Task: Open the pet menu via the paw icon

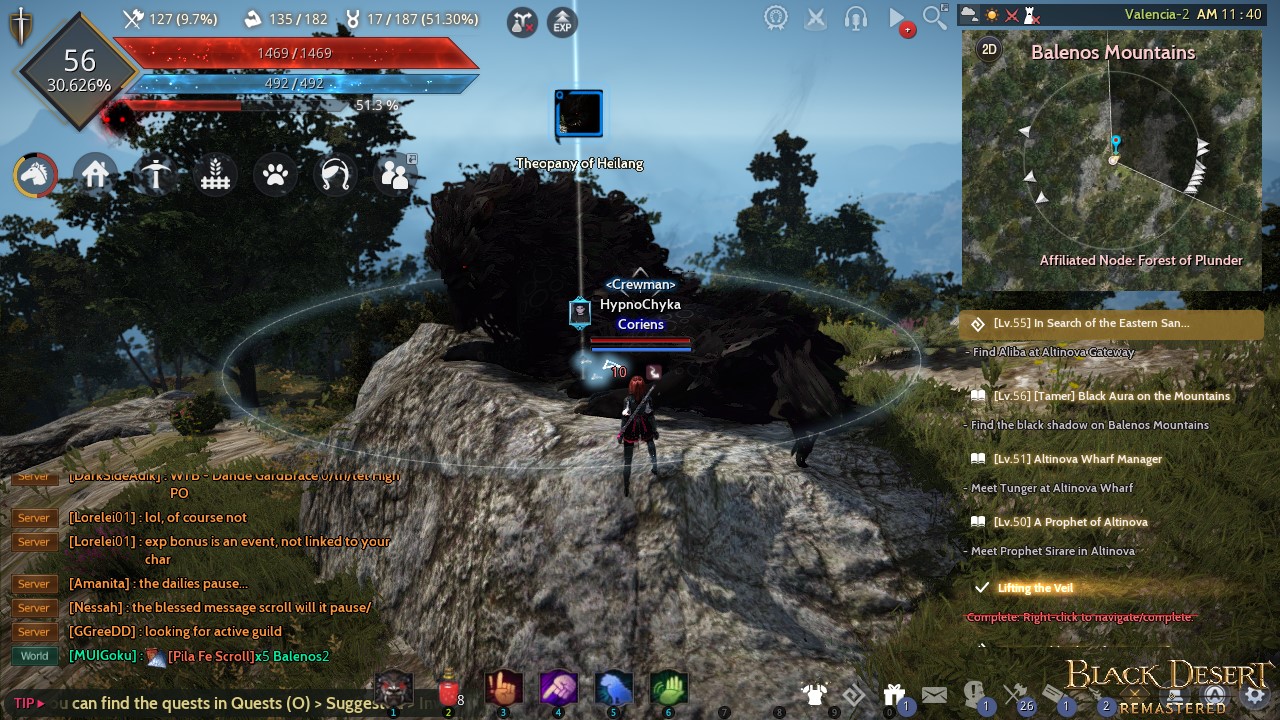Action: (x=275, y=174)
